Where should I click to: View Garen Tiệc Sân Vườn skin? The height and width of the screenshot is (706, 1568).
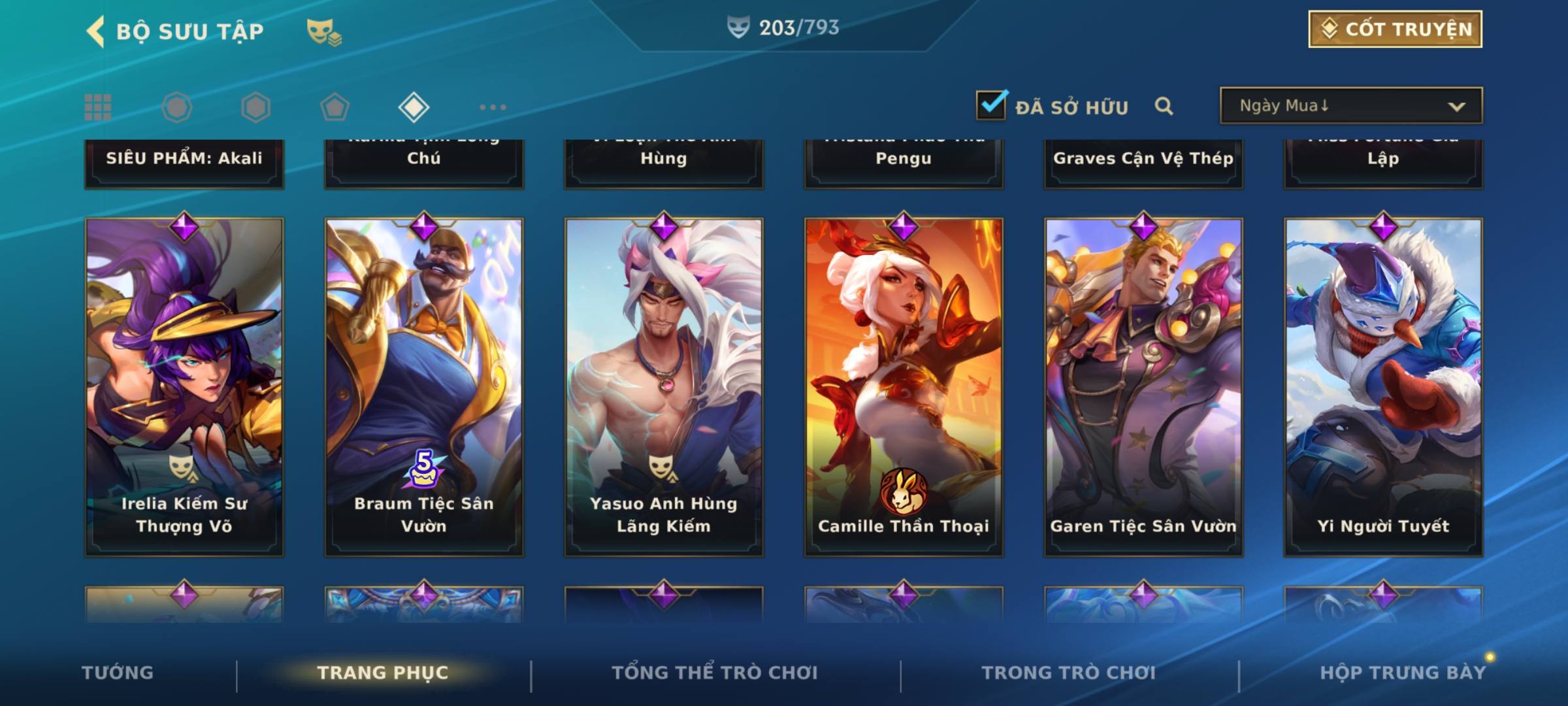[1143, 387]
